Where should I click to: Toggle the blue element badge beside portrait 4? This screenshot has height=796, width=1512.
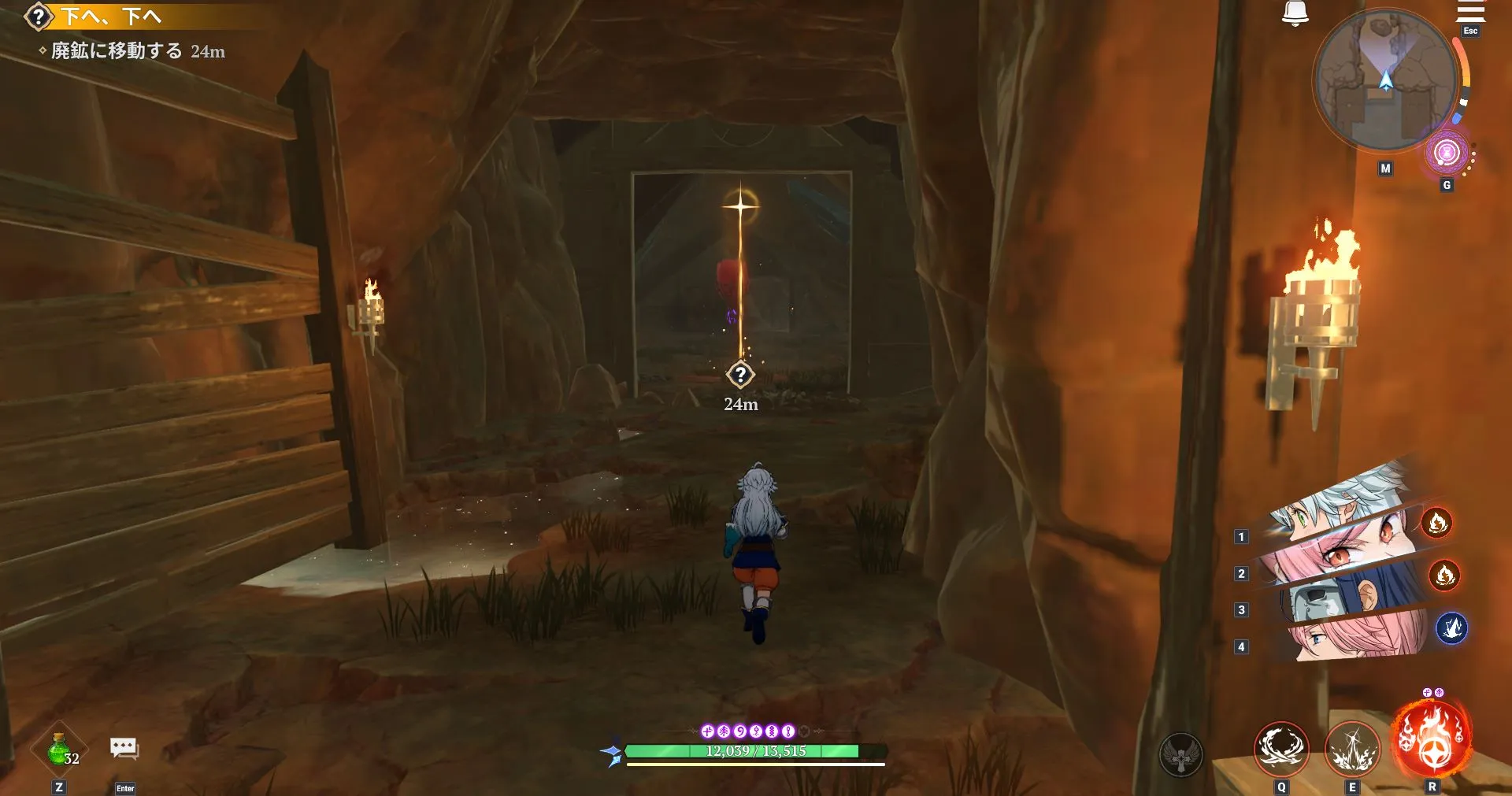1453,628
